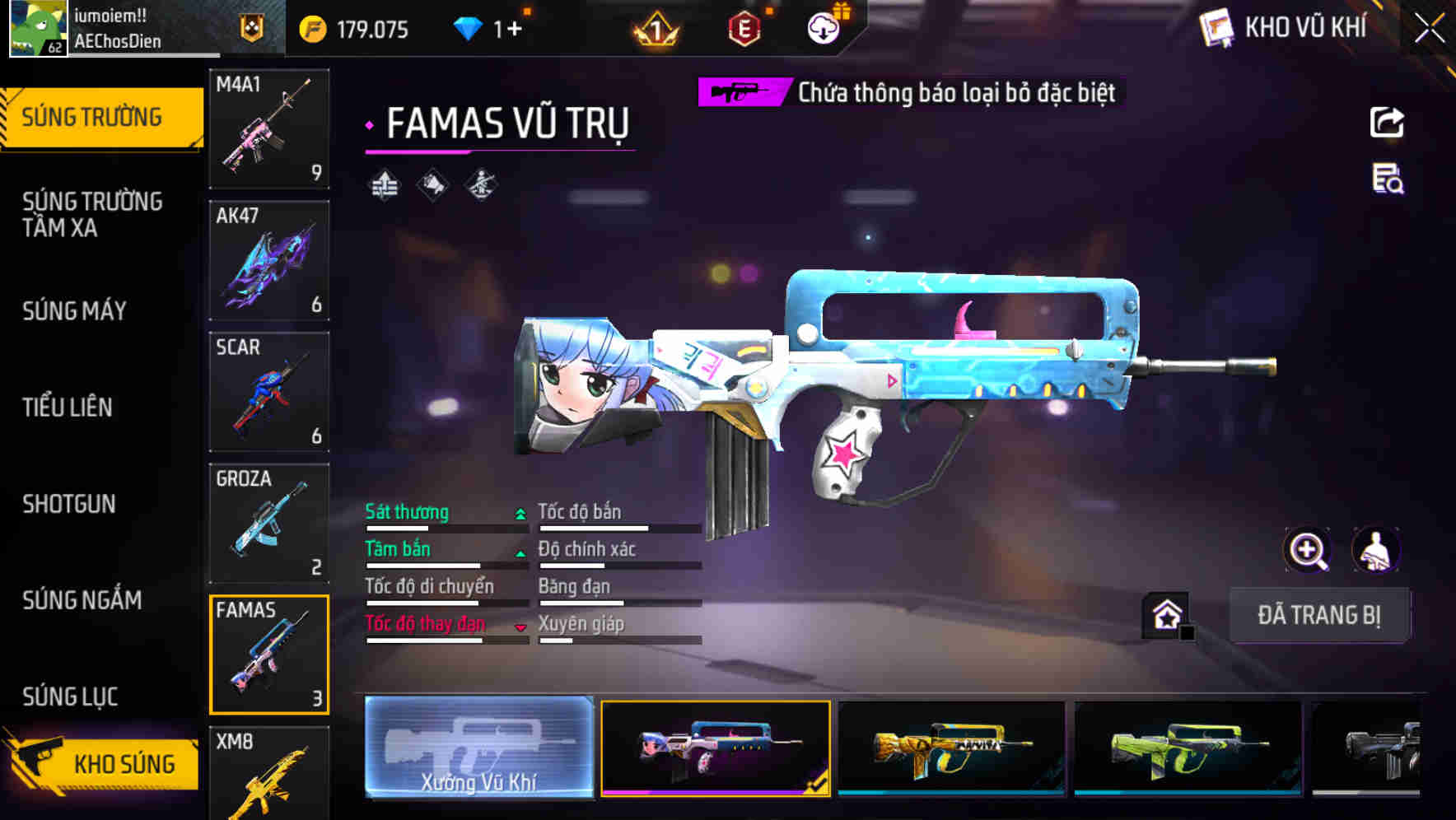Show the Shotgun weapon category
The height and width of the screenshot is (820, 1456).
click(69, 504)
